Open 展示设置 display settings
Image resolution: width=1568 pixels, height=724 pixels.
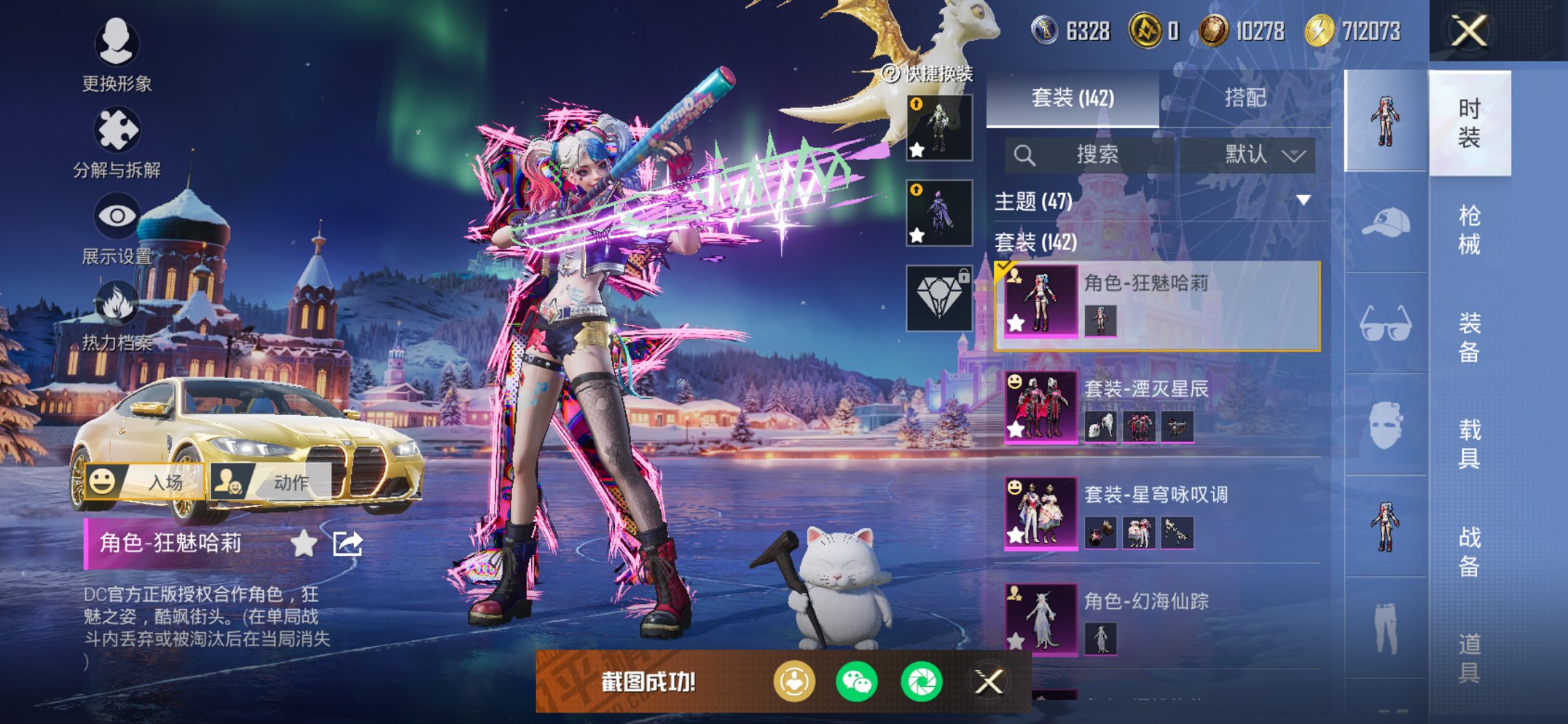(x=117, y=229)
